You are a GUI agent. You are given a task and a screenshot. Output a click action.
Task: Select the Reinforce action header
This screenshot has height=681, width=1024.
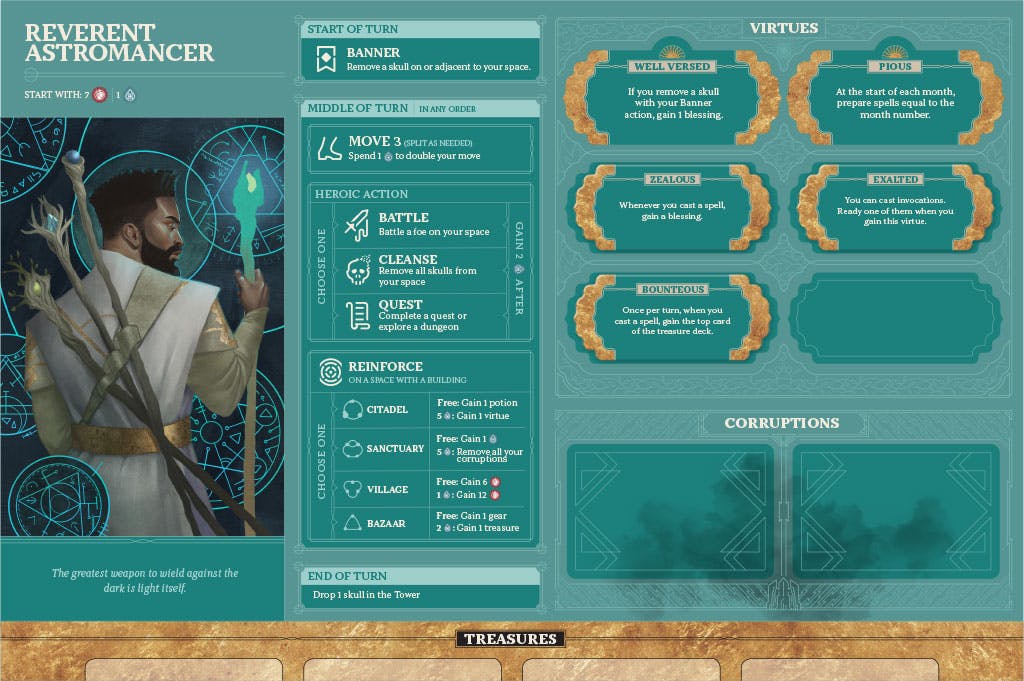420,372
